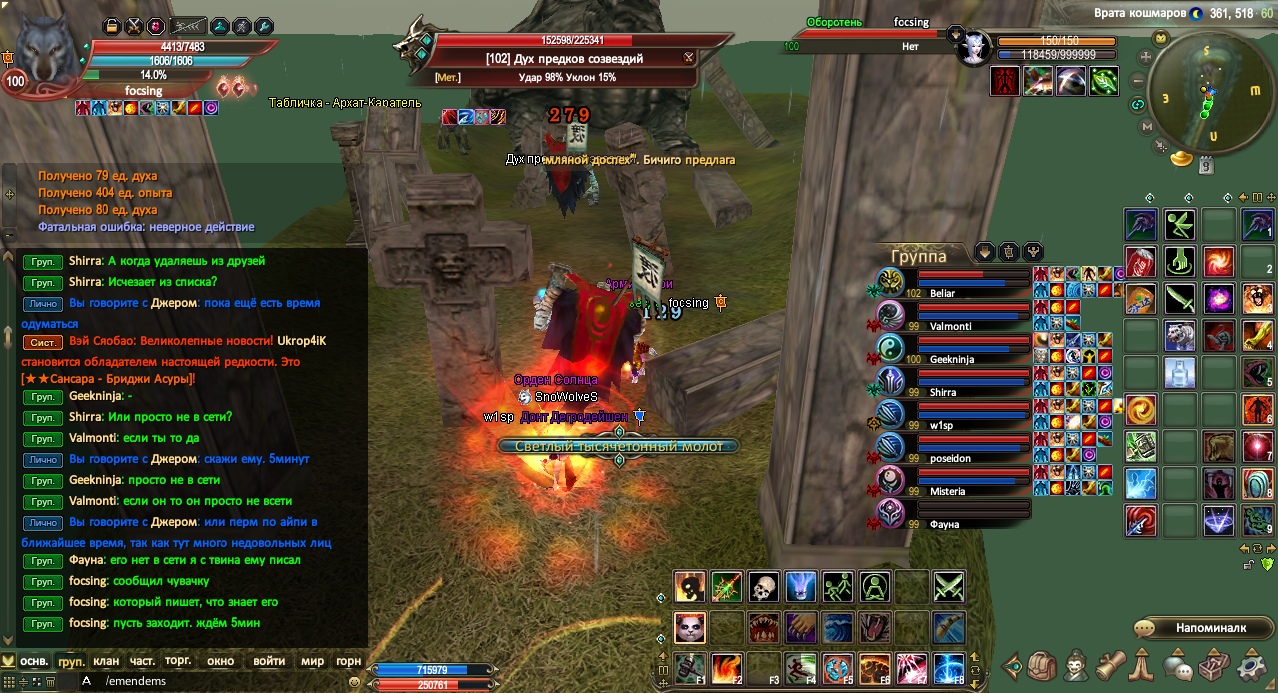Click the Напоминалк reminder button
The image size is (1278, 693).
coord(1202,628)
